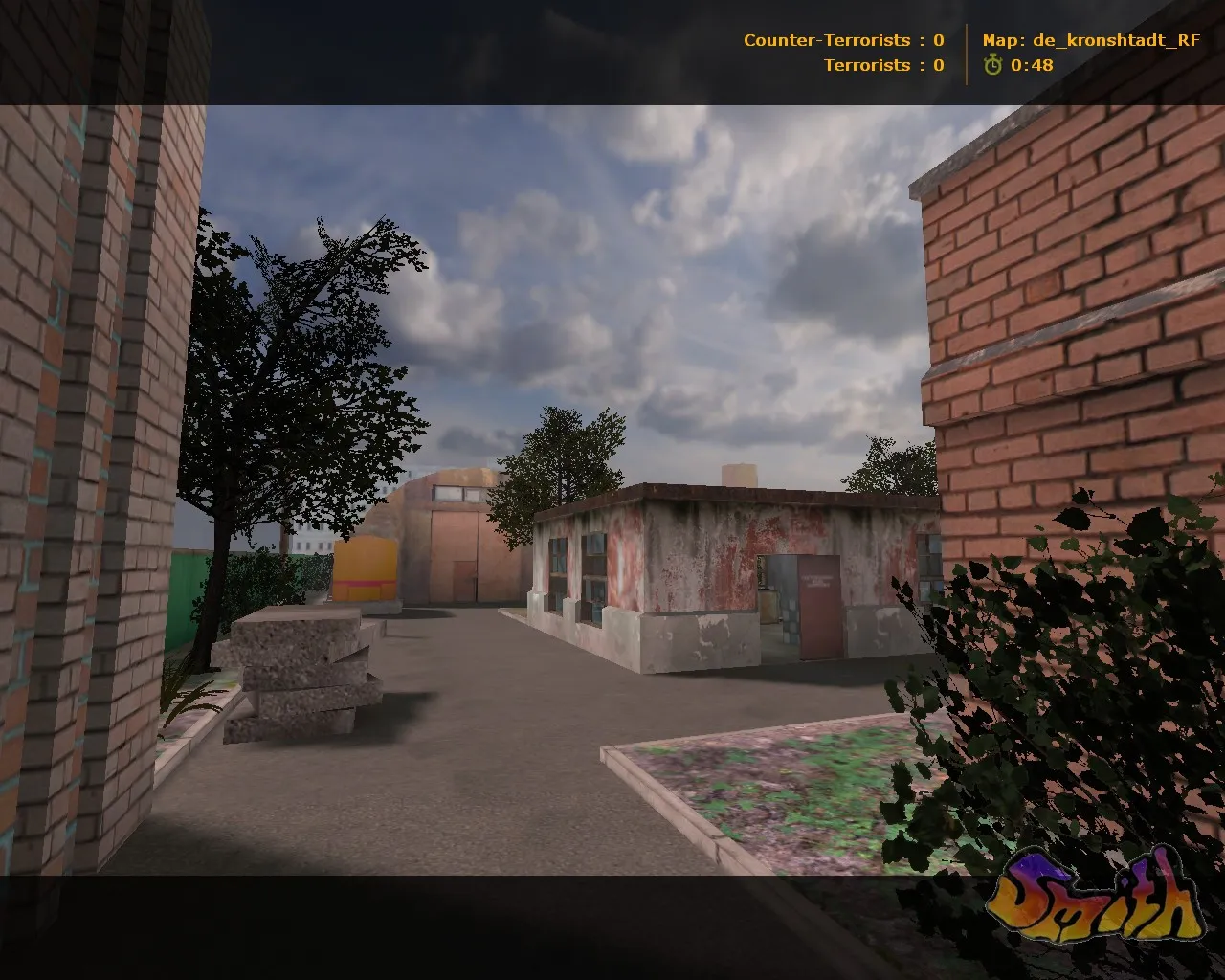Toggle the Counter-Terrorists label display
This screenshot has height=980, width=1225.
pyautogui.click(x=827, y=40)
